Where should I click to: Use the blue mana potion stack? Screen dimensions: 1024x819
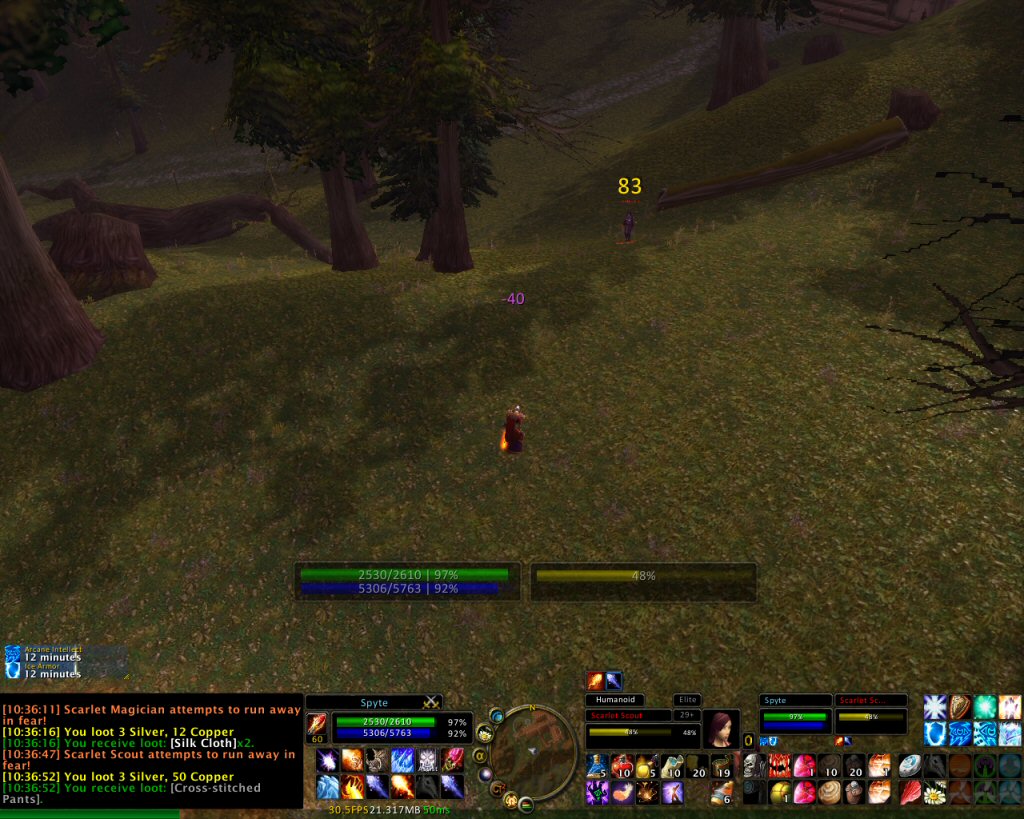(x=596, y=767)
